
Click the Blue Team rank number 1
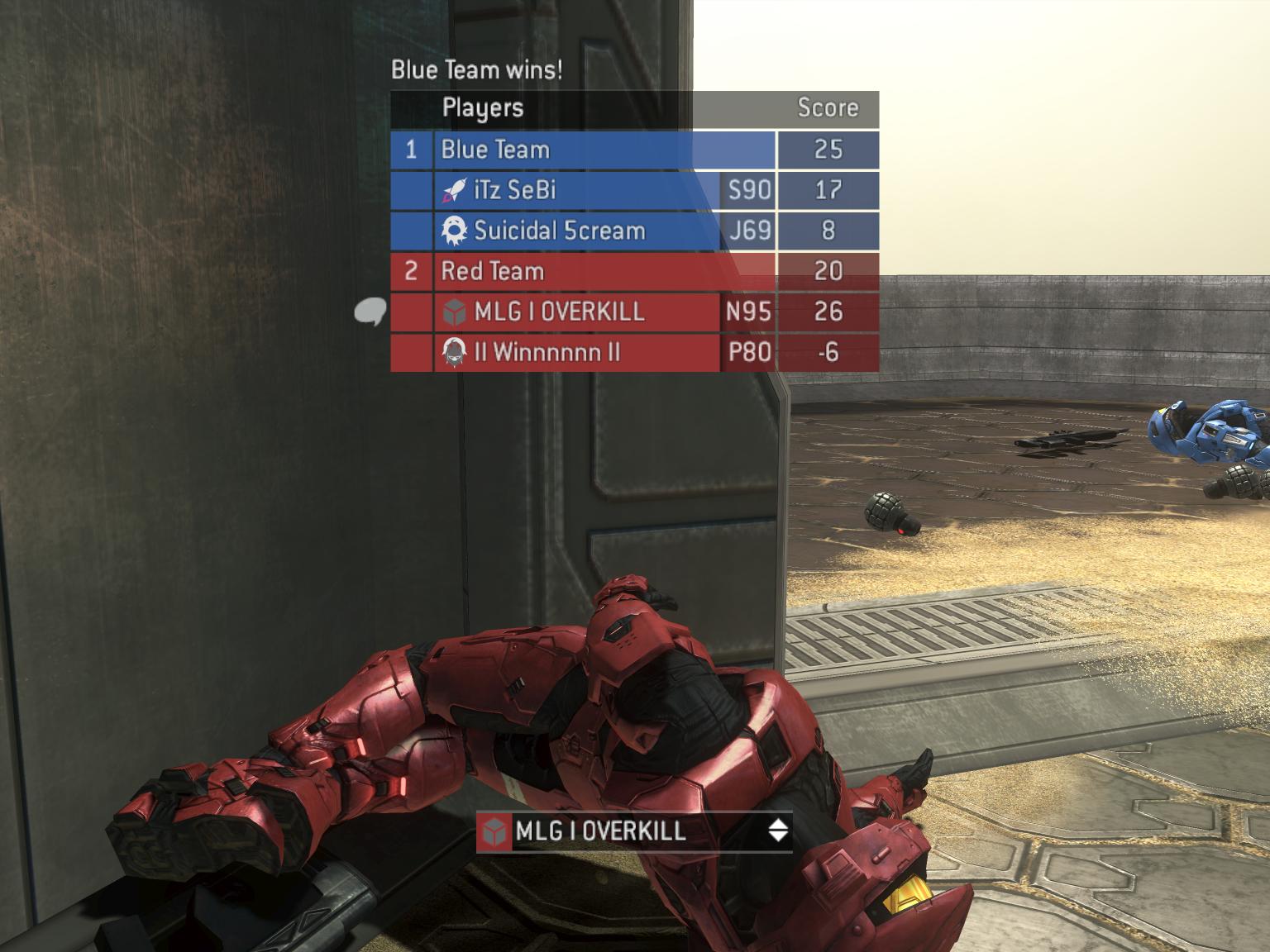pos(411,150)
